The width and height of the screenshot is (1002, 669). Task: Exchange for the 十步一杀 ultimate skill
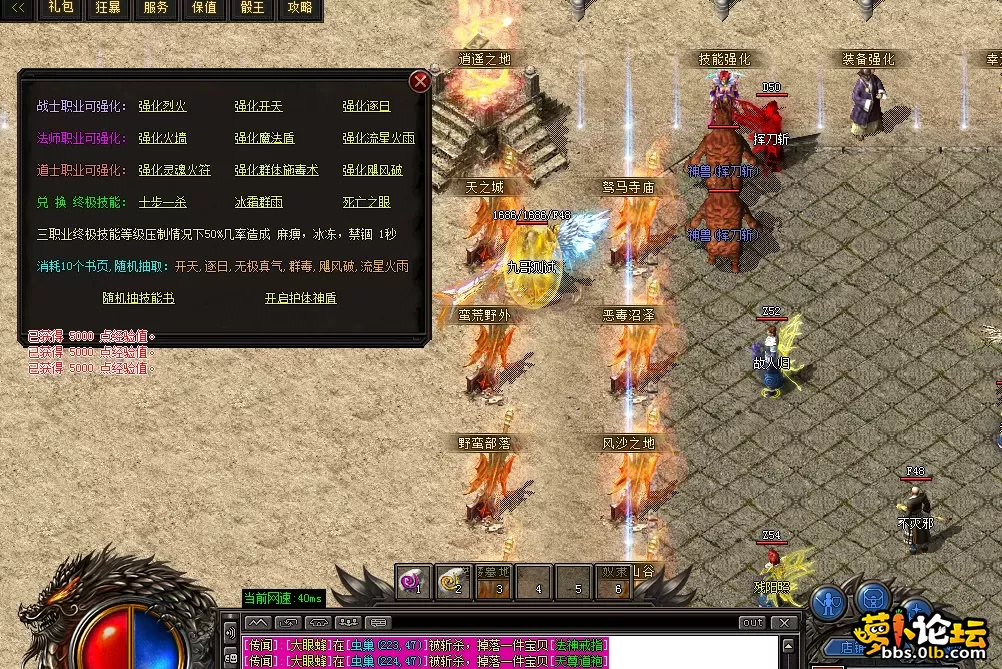click(162, 202)
